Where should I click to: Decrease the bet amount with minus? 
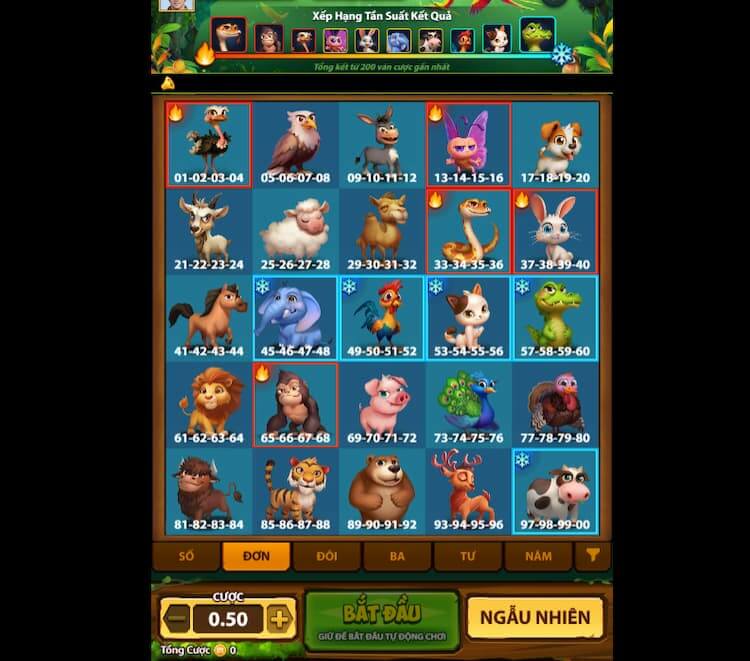tap(176, 619)
